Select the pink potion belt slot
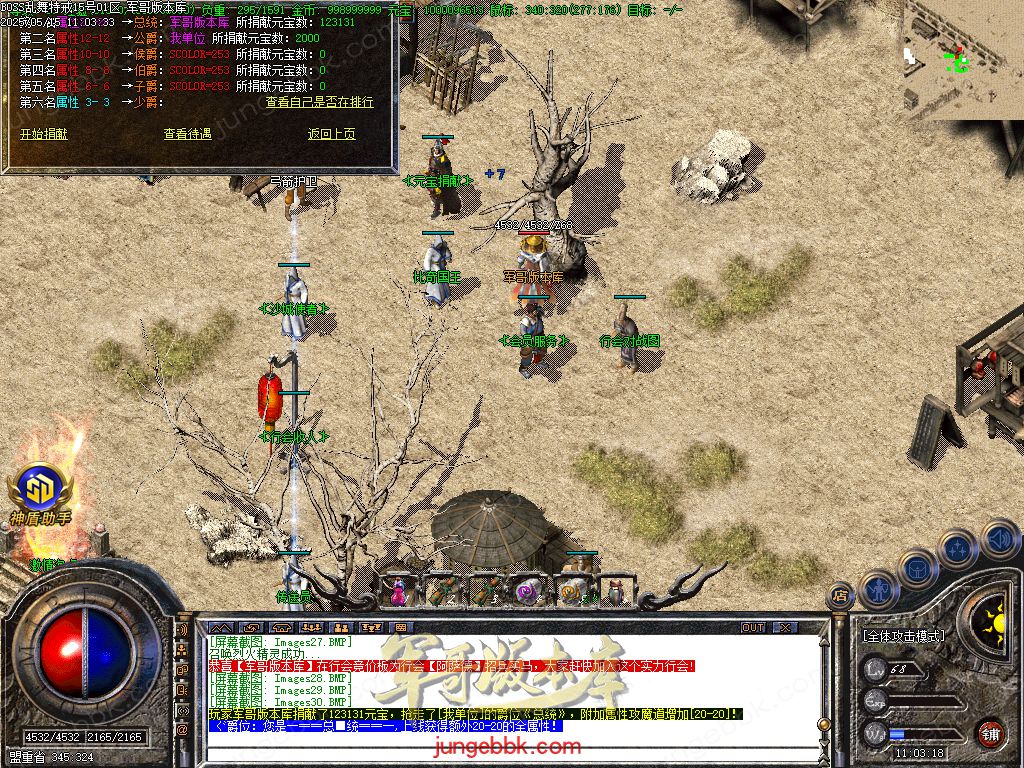 [x=398, y=591]
